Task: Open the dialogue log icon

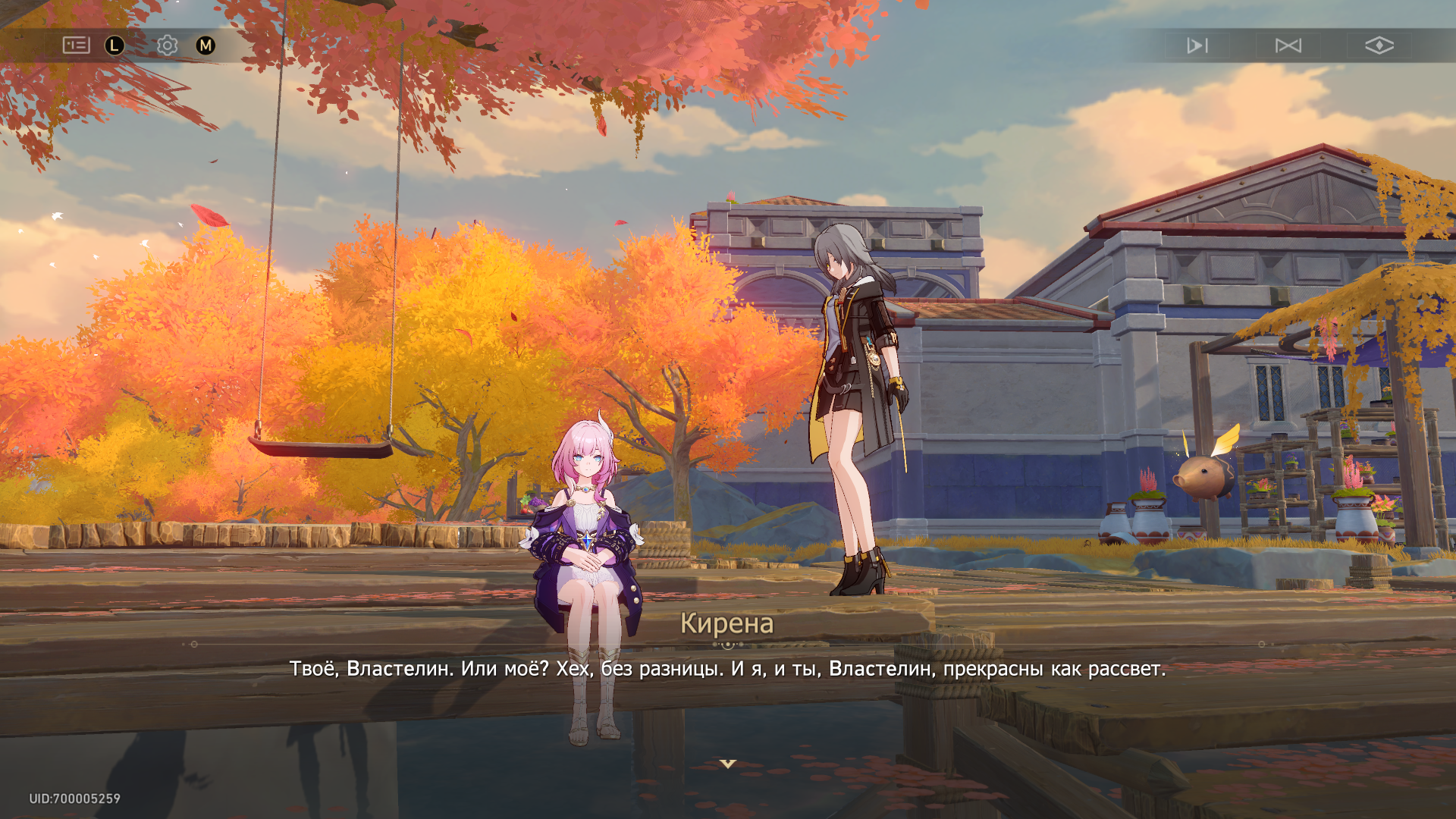Action: point(76,45)
